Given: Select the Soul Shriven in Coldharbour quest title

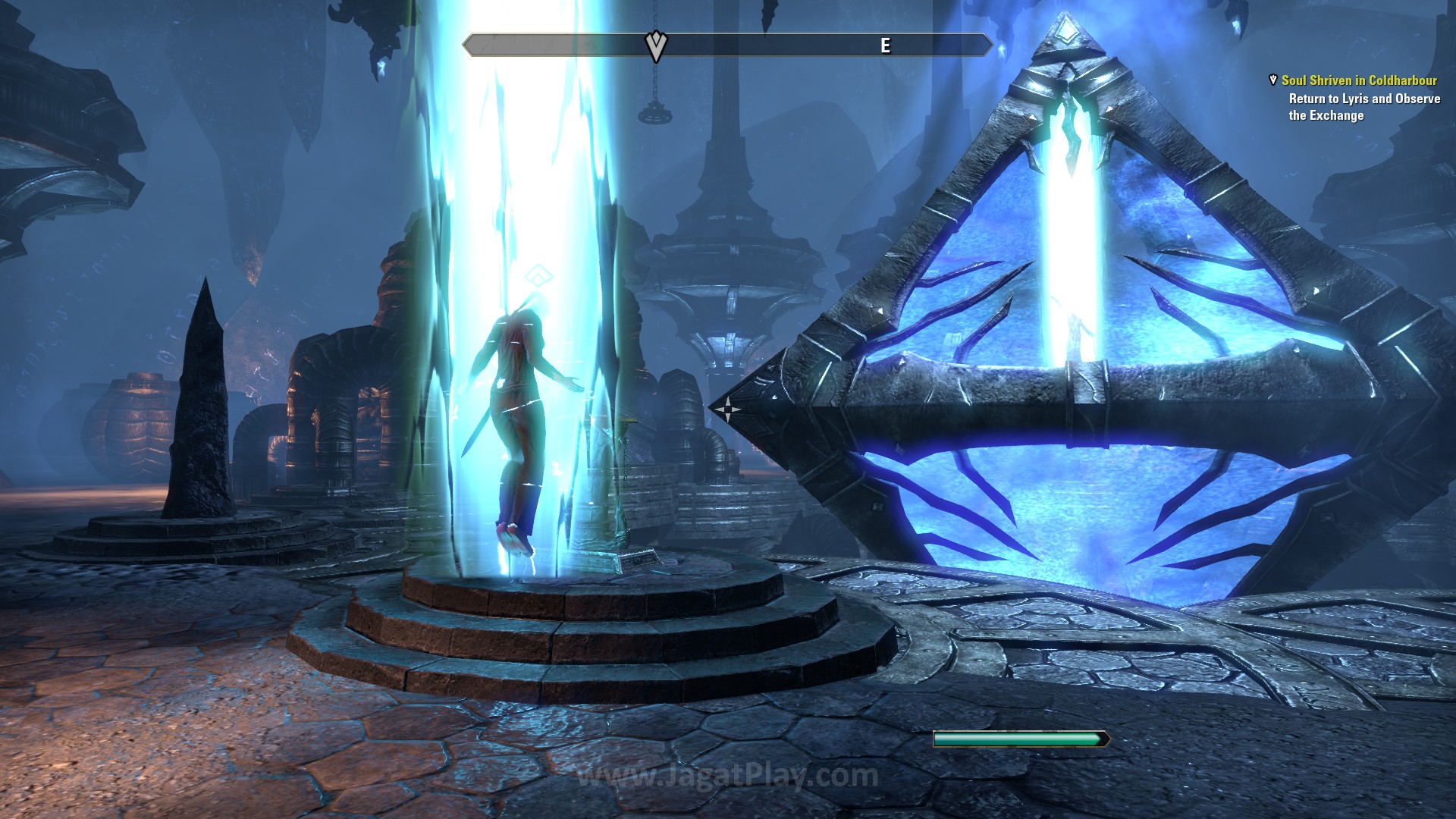Looking at the screenshot, I should (1358, 80).
